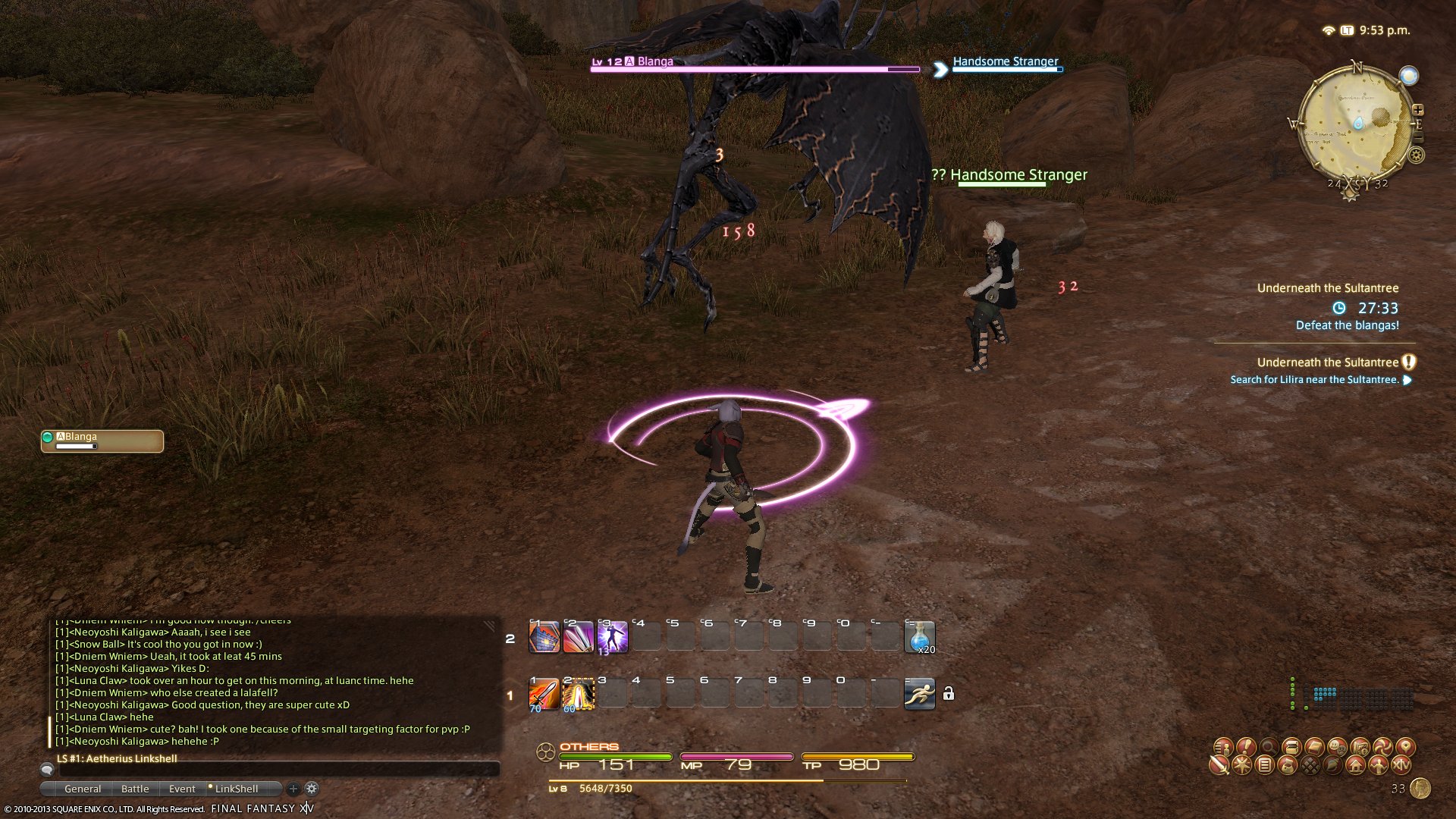This screenshot has height=819, width=1456.
Task: Open the treasure chest armoury menu icon
Action: point(1291,747)
